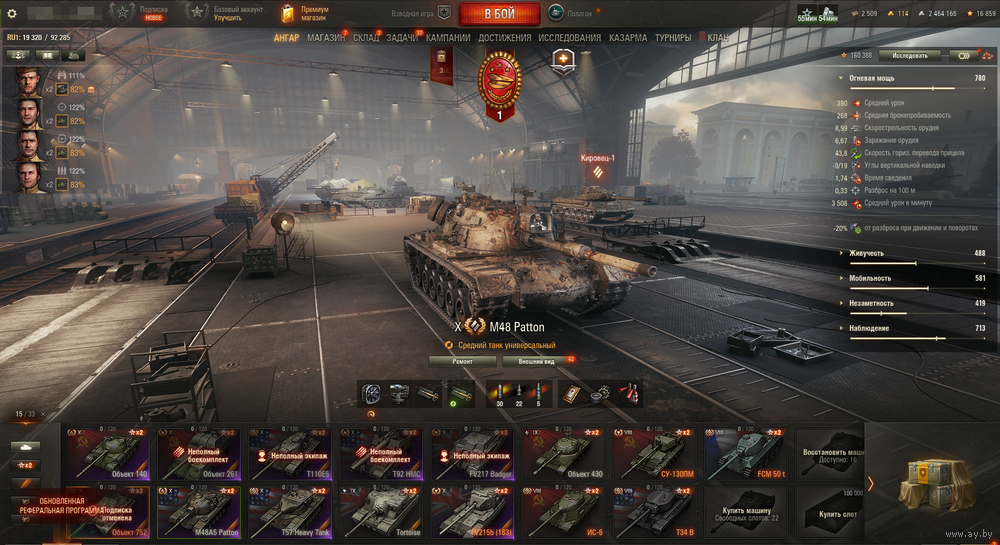Viewport: 1000px width, 545px height.
Task: Open the ЗАДАЧИ tab
Action: (x=402, y=38)
